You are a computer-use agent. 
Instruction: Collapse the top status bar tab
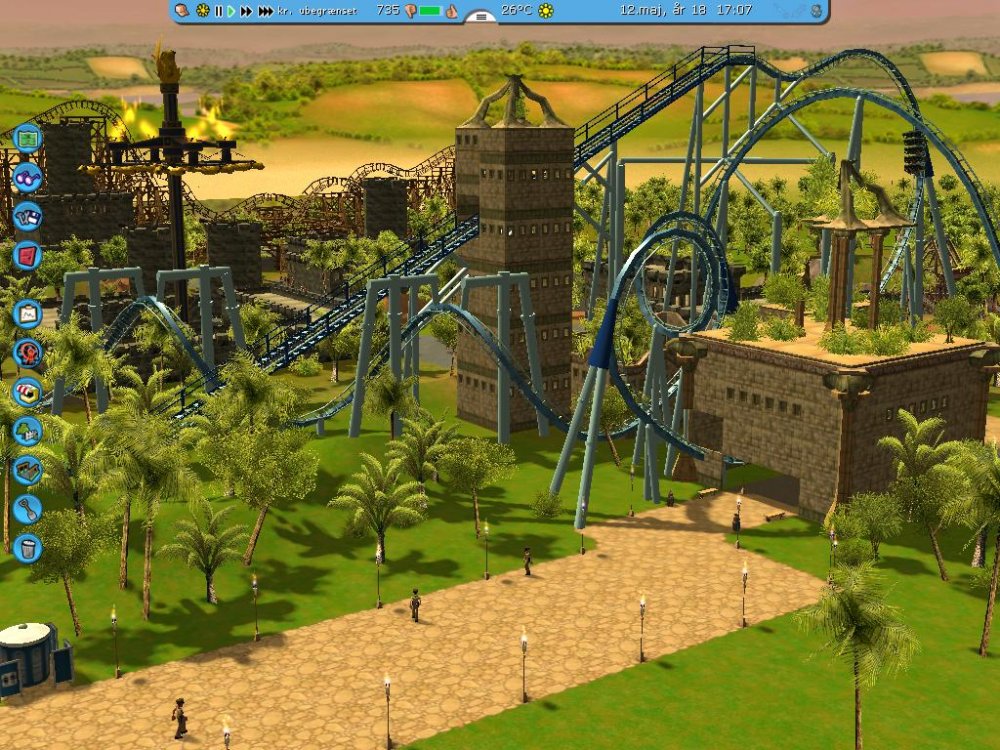pyautogui.click(x=481, y=17)
